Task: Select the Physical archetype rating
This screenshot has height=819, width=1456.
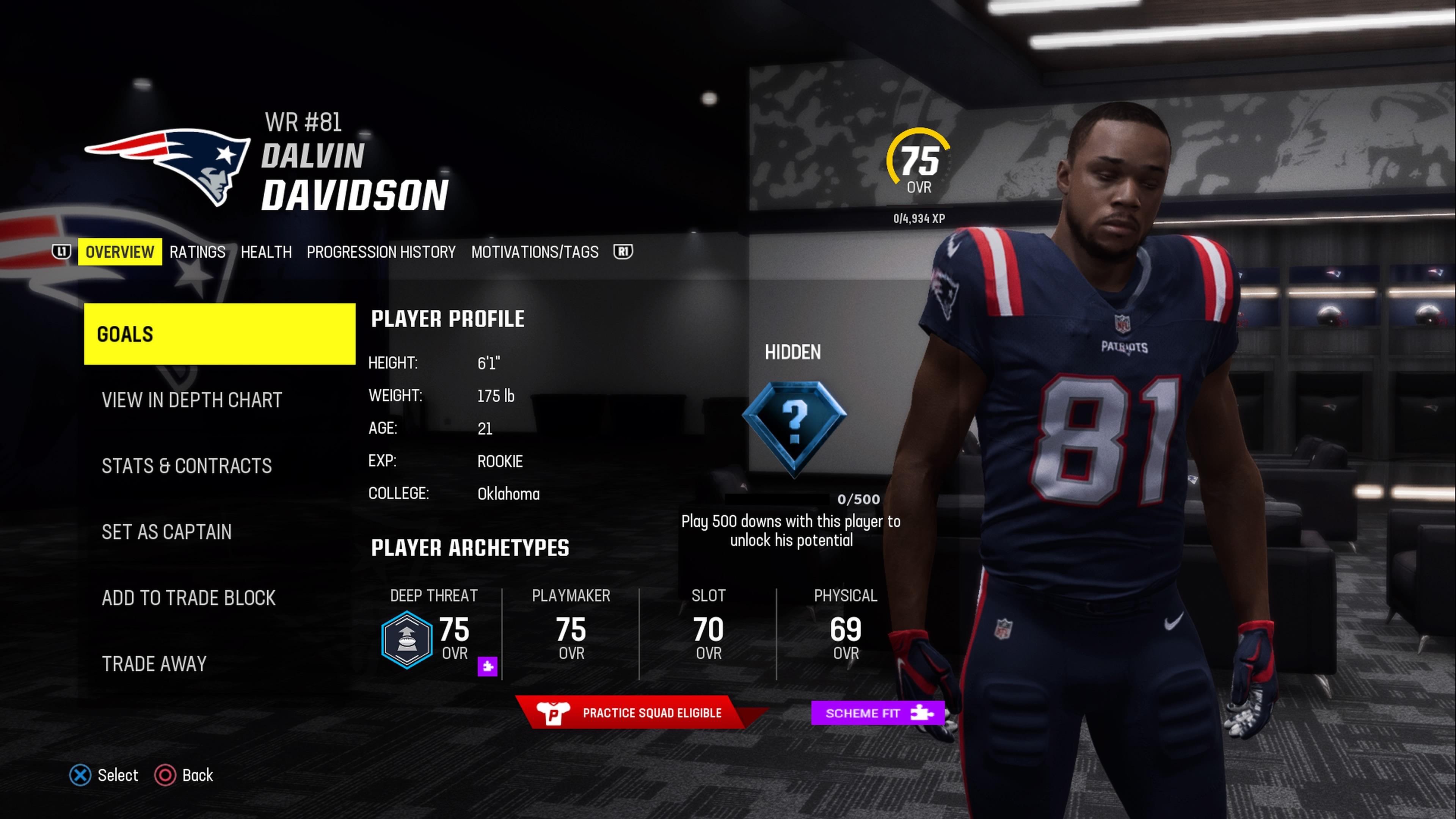Action: pyautogui.click(x=846, y=634)
